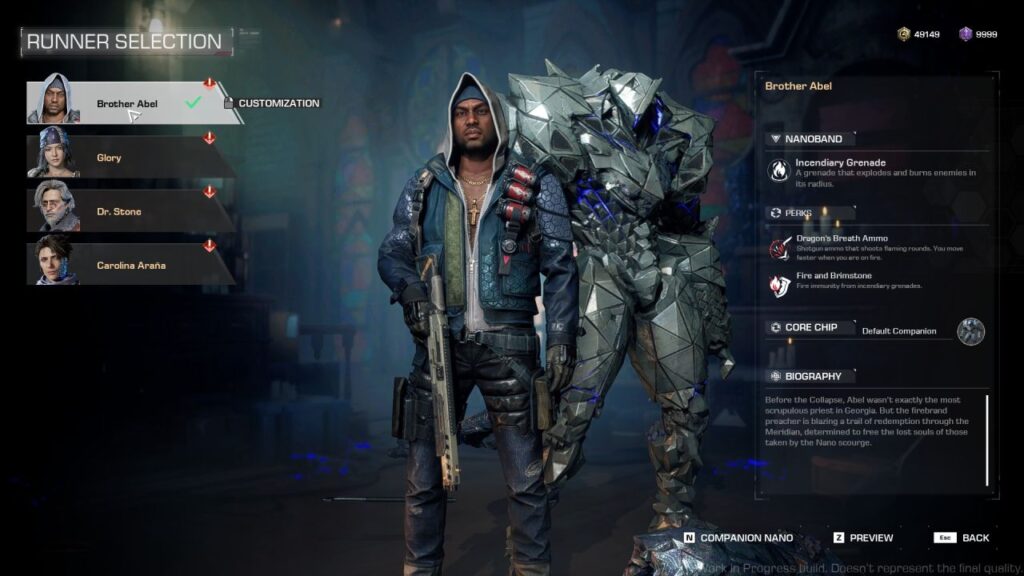1024x576 pixels.
Task: Click the Nanoband section header
Action: (812, 139)
